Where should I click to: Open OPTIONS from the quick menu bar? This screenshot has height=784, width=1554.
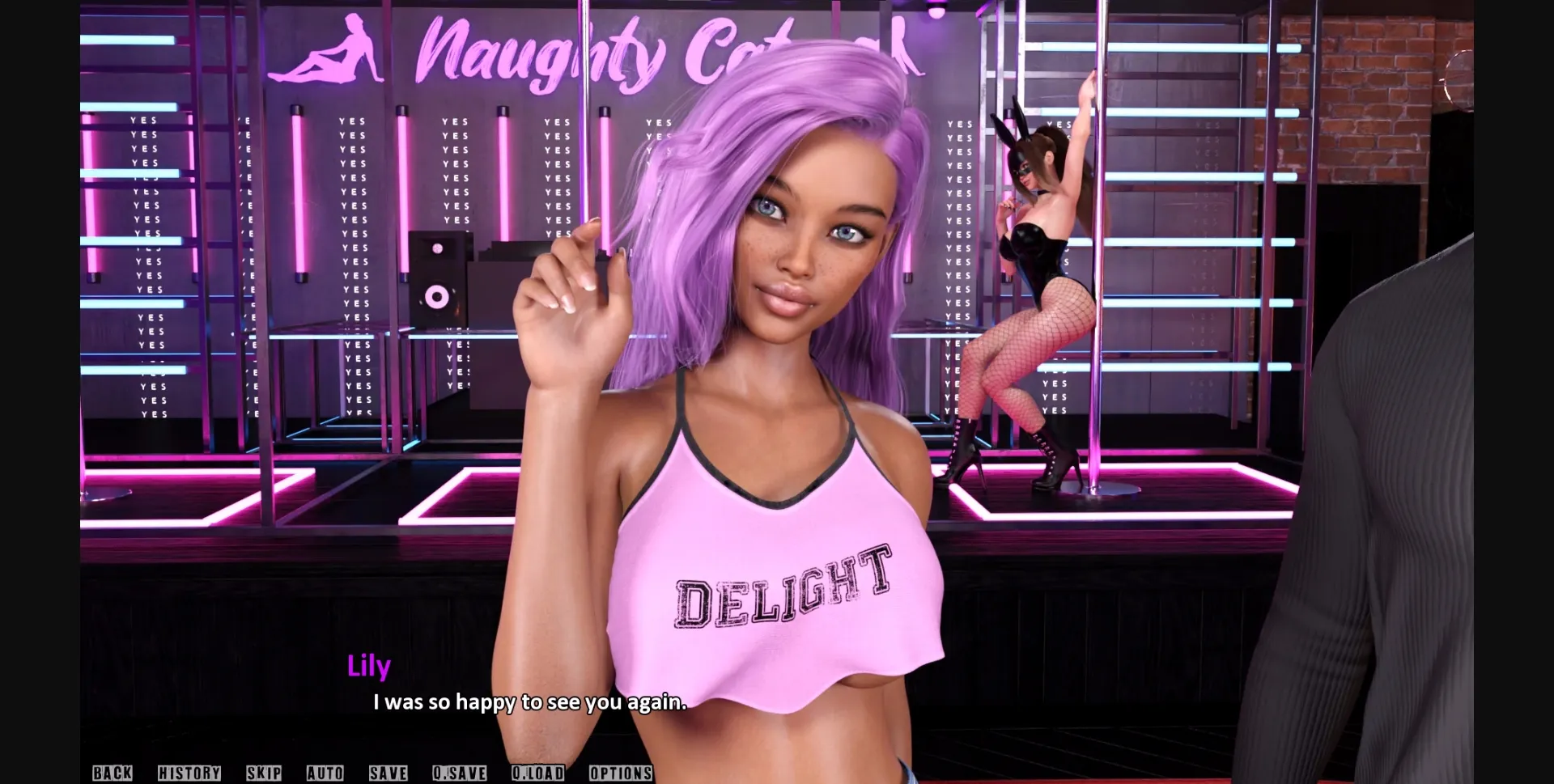point(622,773)
